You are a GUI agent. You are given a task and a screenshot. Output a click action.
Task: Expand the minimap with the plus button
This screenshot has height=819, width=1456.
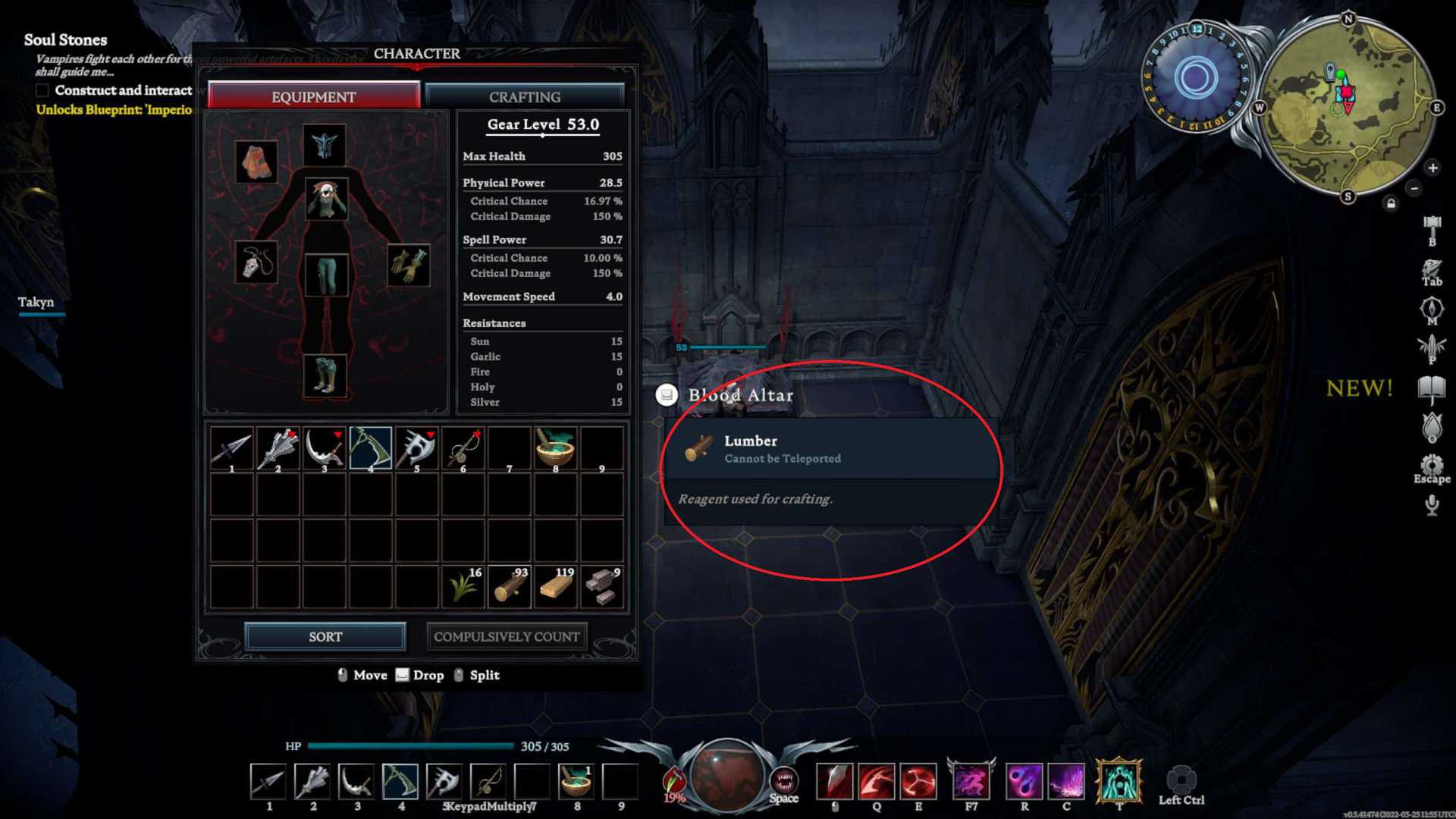[1432, 168]
